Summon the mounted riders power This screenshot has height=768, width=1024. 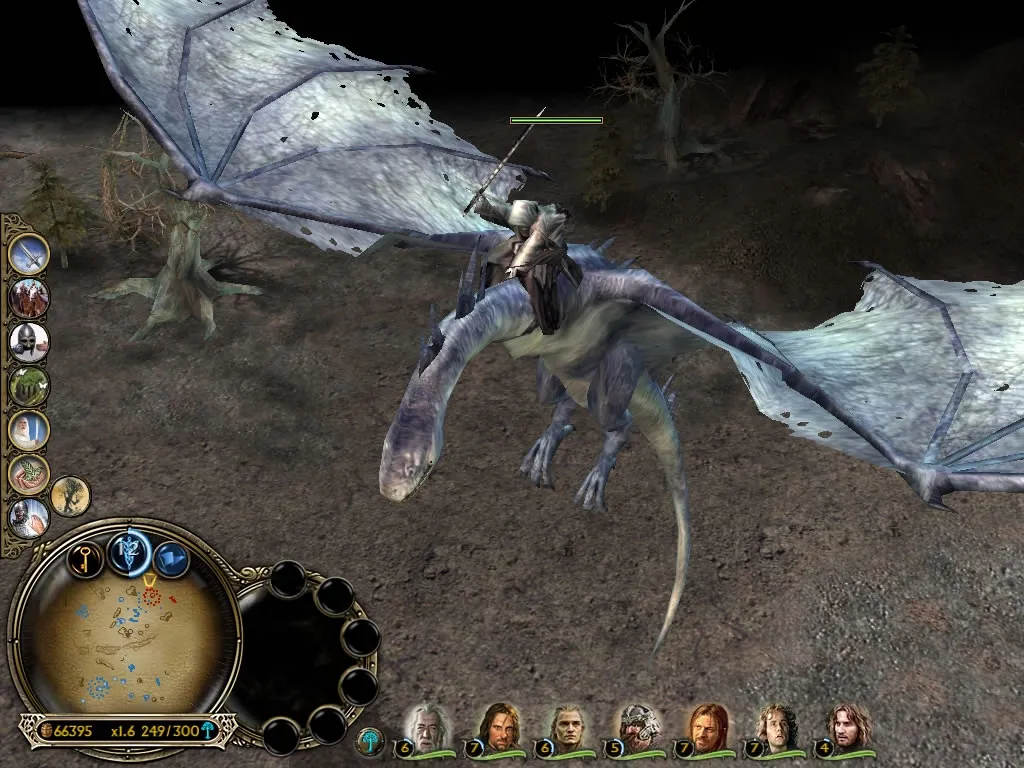(29, 298)
